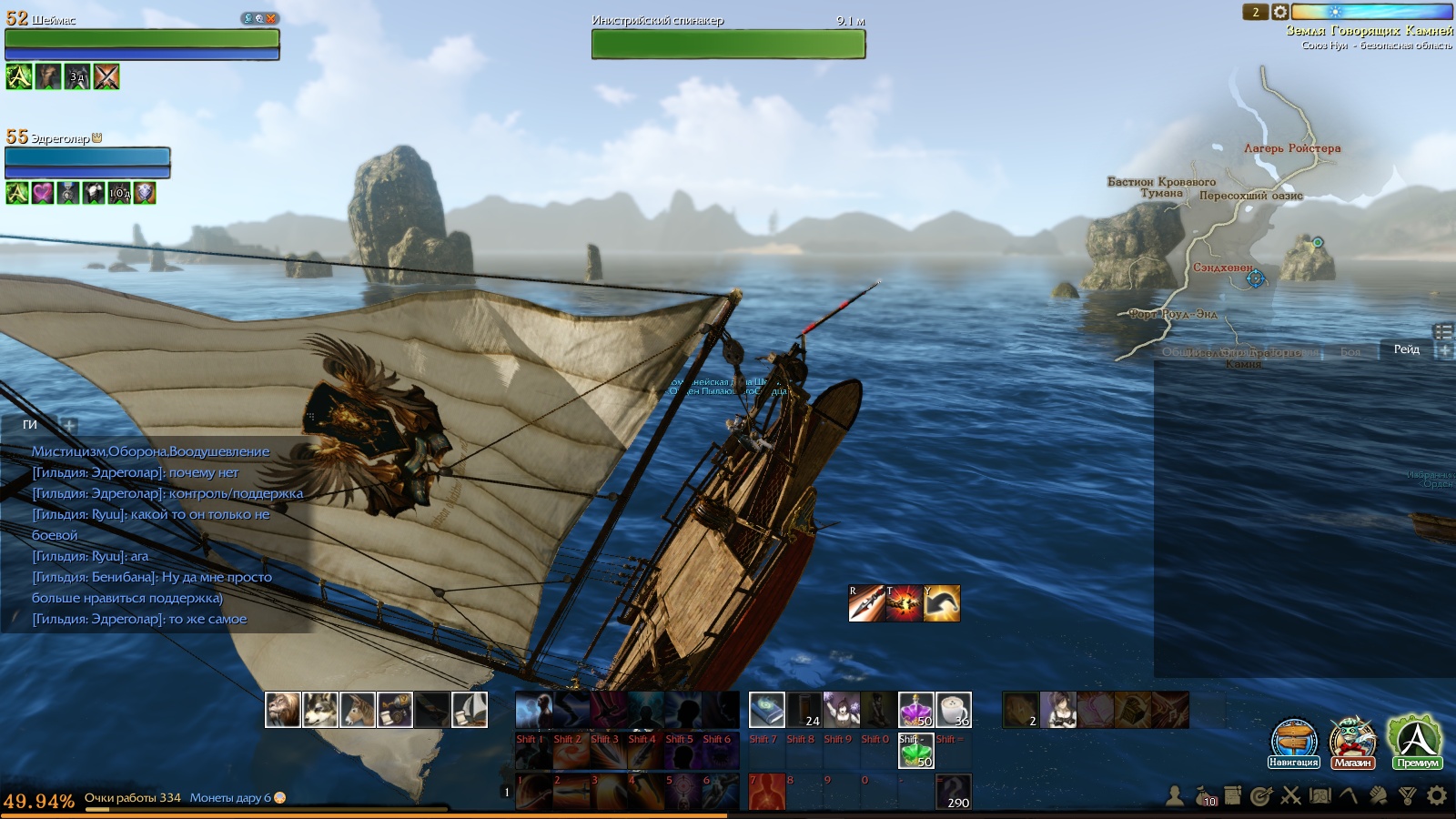Select the sailing ship scroll slot
The image size is (1456, 819).
tap(469, 710)
